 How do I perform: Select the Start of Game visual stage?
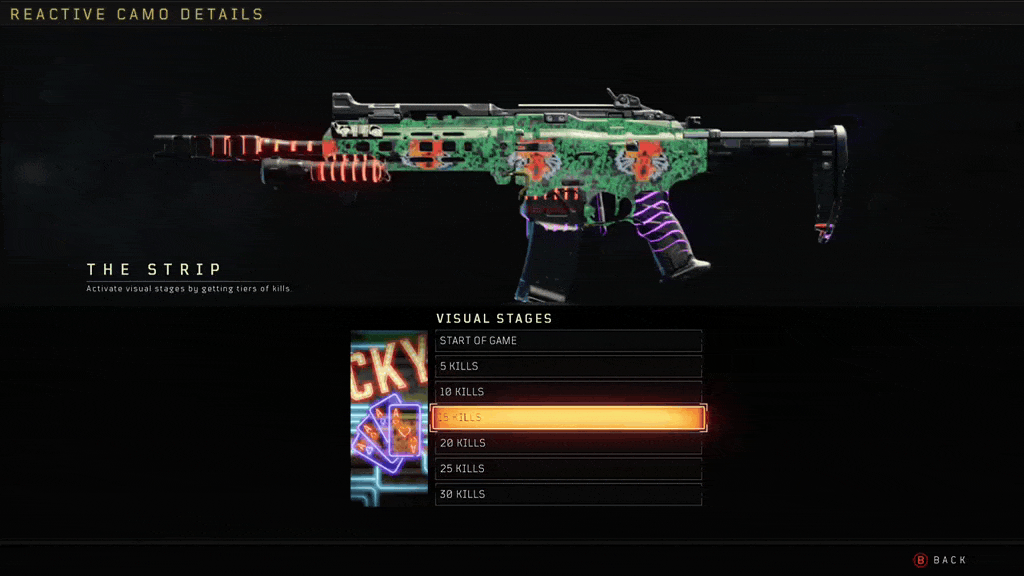click(x=568, y=341)
